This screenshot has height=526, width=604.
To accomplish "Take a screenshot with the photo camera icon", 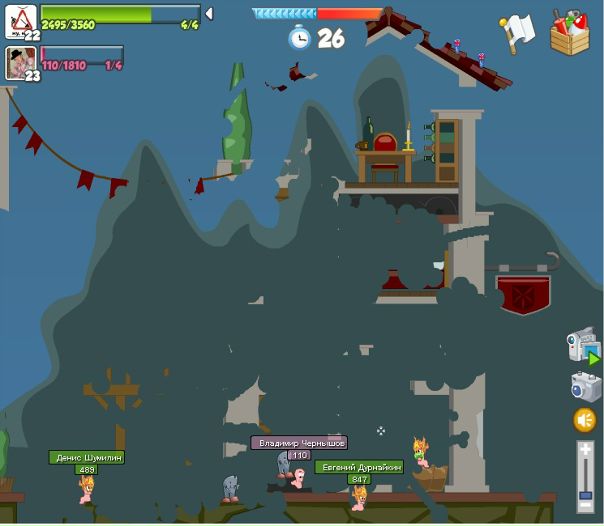I will click(585, 386).
